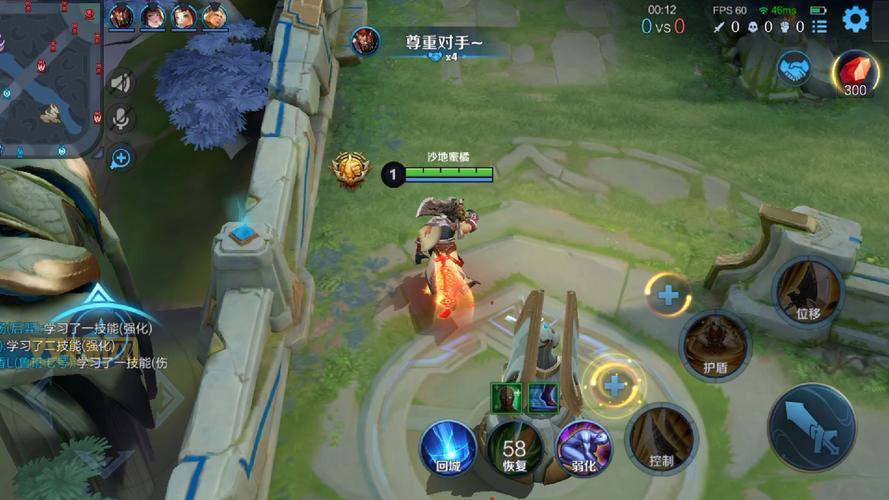Upgrade the 控制 skill with its plus button
Viewport: 889px width, 500px height.
614,384
